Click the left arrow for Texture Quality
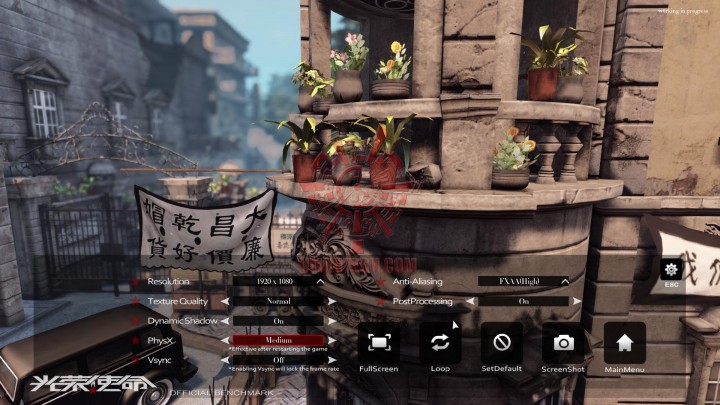 [226, 301]
